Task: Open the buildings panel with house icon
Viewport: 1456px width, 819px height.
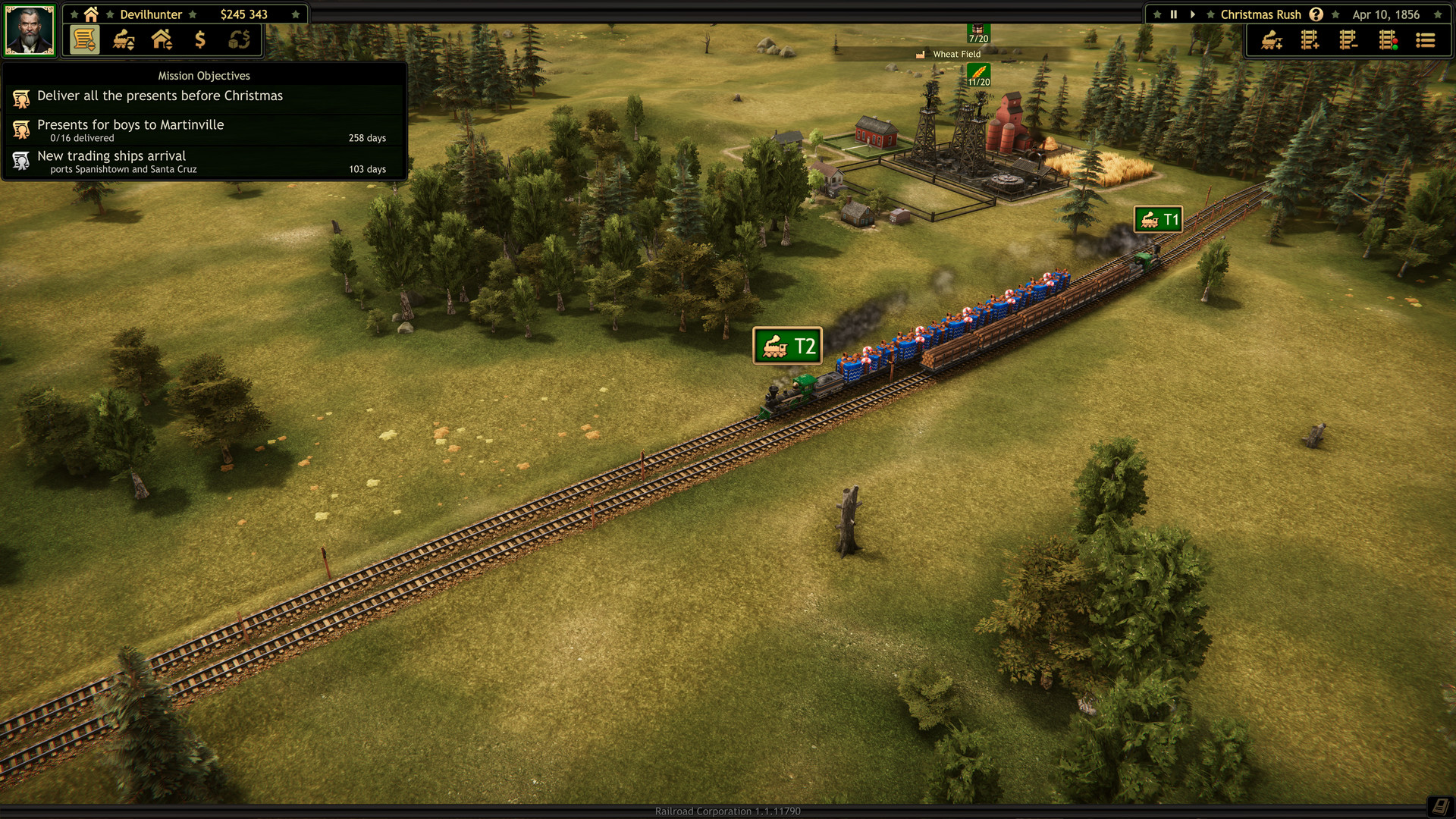Action: 162,40
